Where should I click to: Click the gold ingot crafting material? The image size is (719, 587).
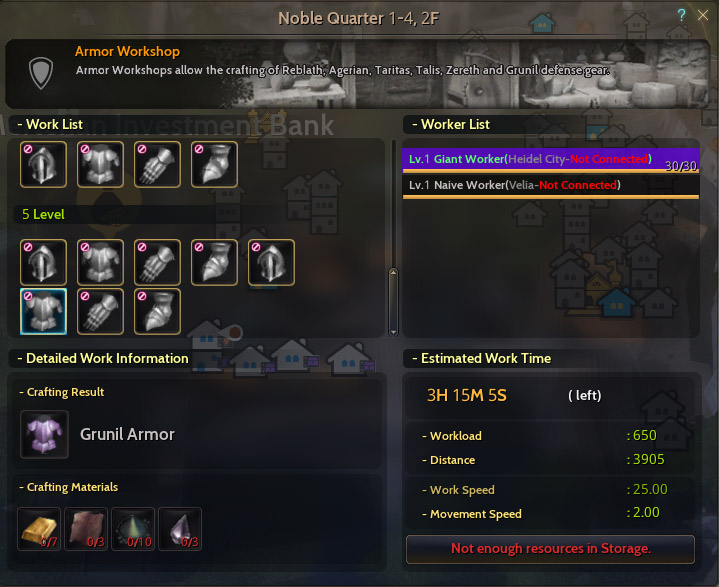(40, 529)
